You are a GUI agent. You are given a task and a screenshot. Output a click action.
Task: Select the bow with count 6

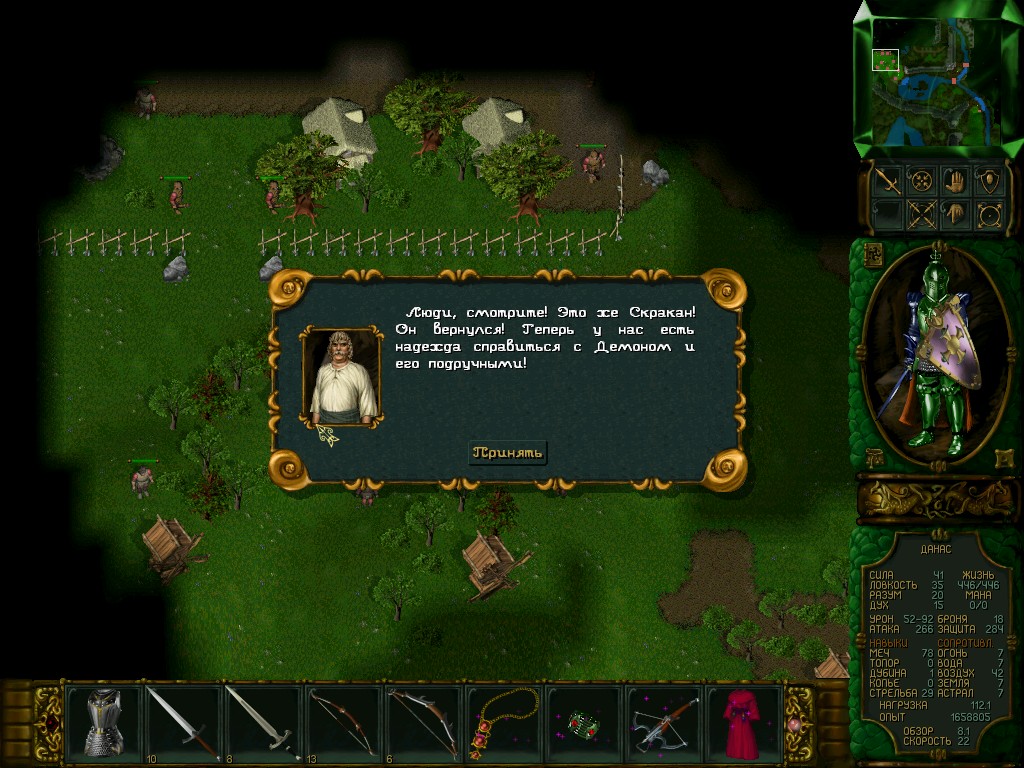[x=421, y=721]
